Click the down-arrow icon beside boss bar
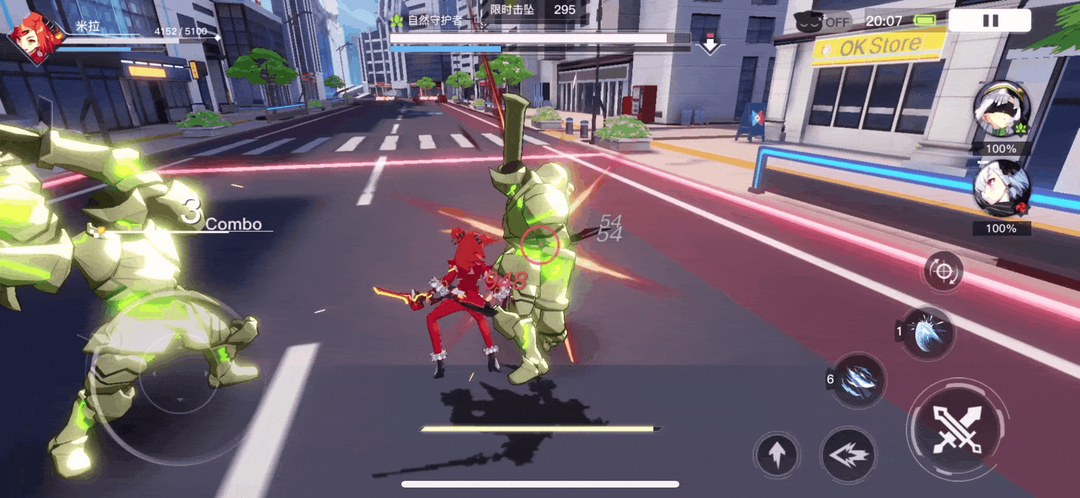1080x498 pixels. (710, 44)
